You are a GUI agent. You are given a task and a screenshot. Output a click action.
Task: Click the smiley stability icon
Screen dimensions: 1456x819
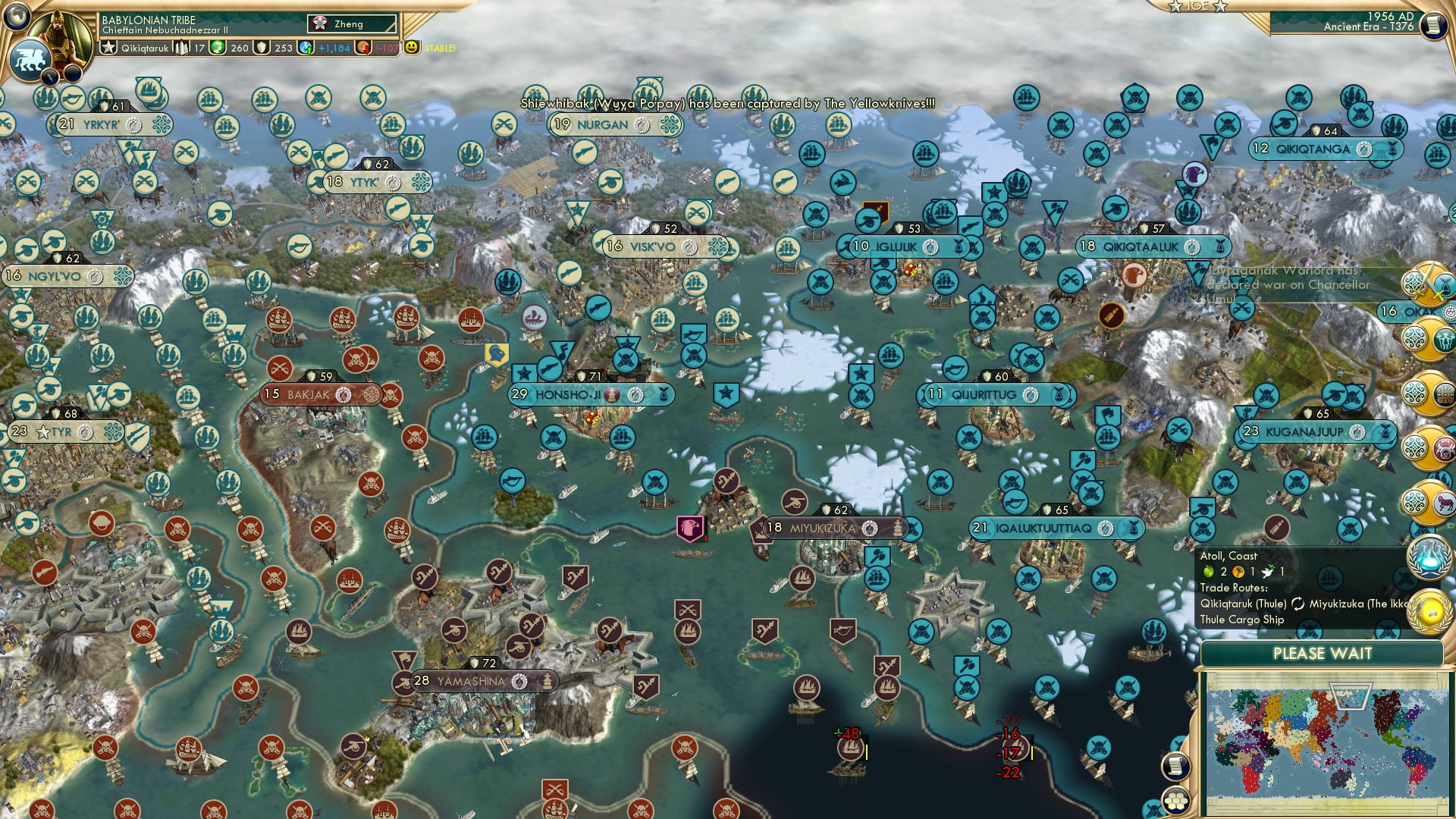click(412, 48)
